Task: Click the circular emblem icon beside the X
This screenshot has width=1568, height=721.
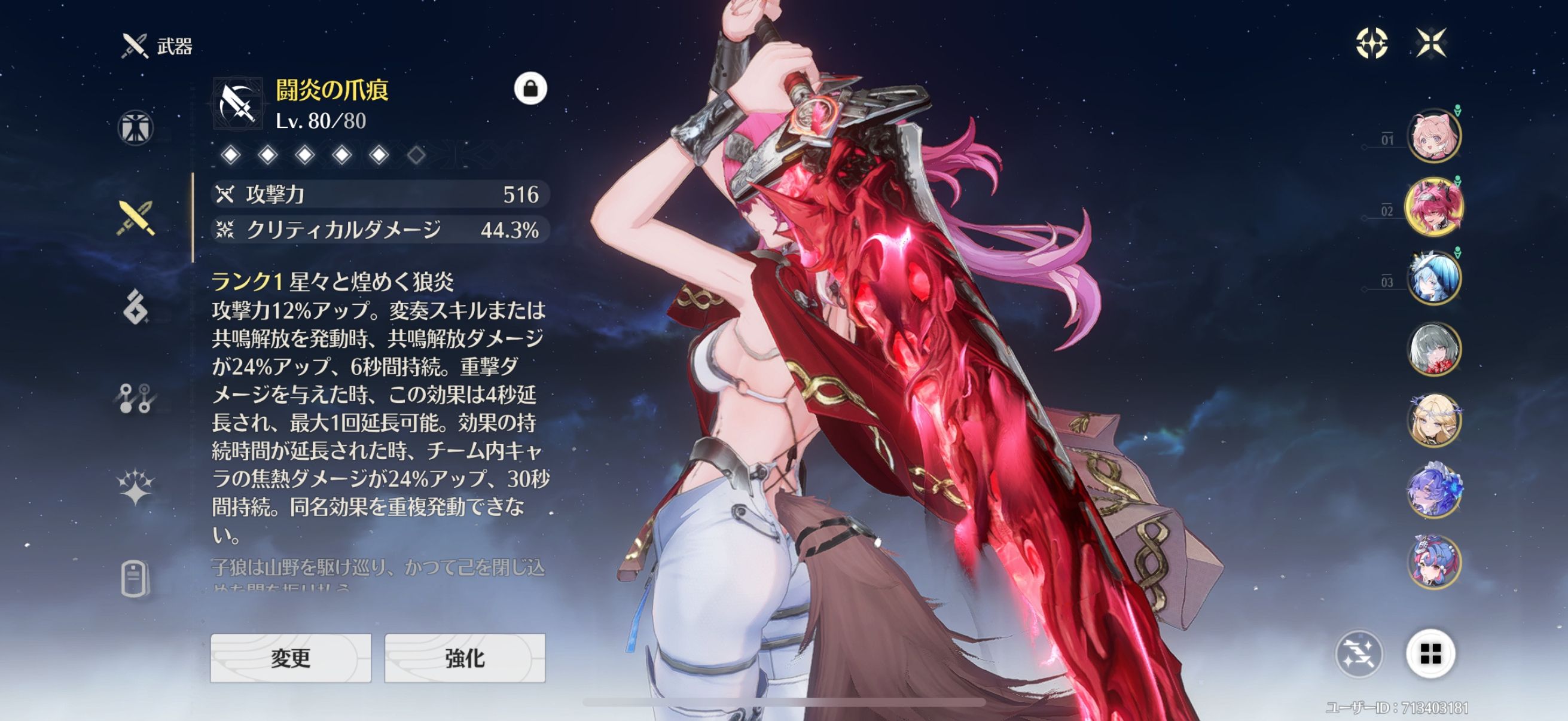Action: [x=1372, y=42]
